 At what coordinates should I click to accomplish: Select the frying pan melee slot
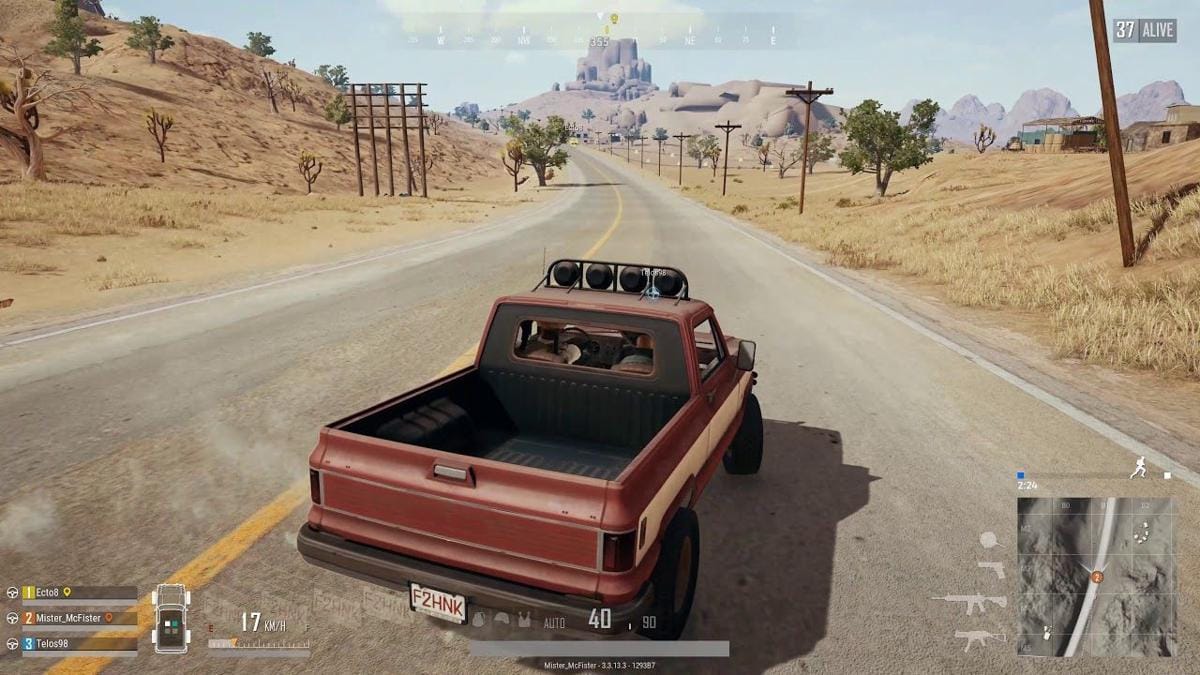[990, 541]
